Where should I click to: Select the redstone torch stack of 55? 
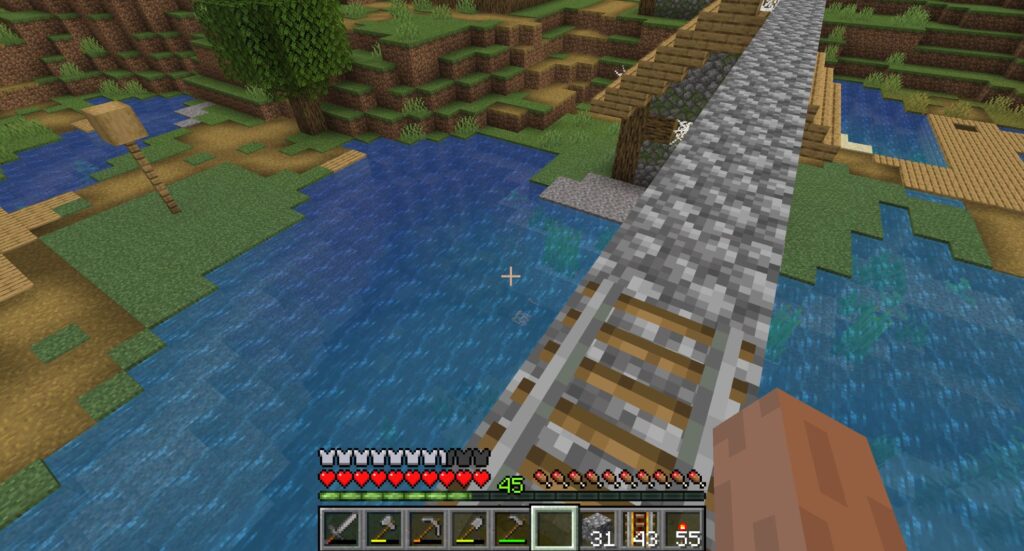tap(682, 527)
